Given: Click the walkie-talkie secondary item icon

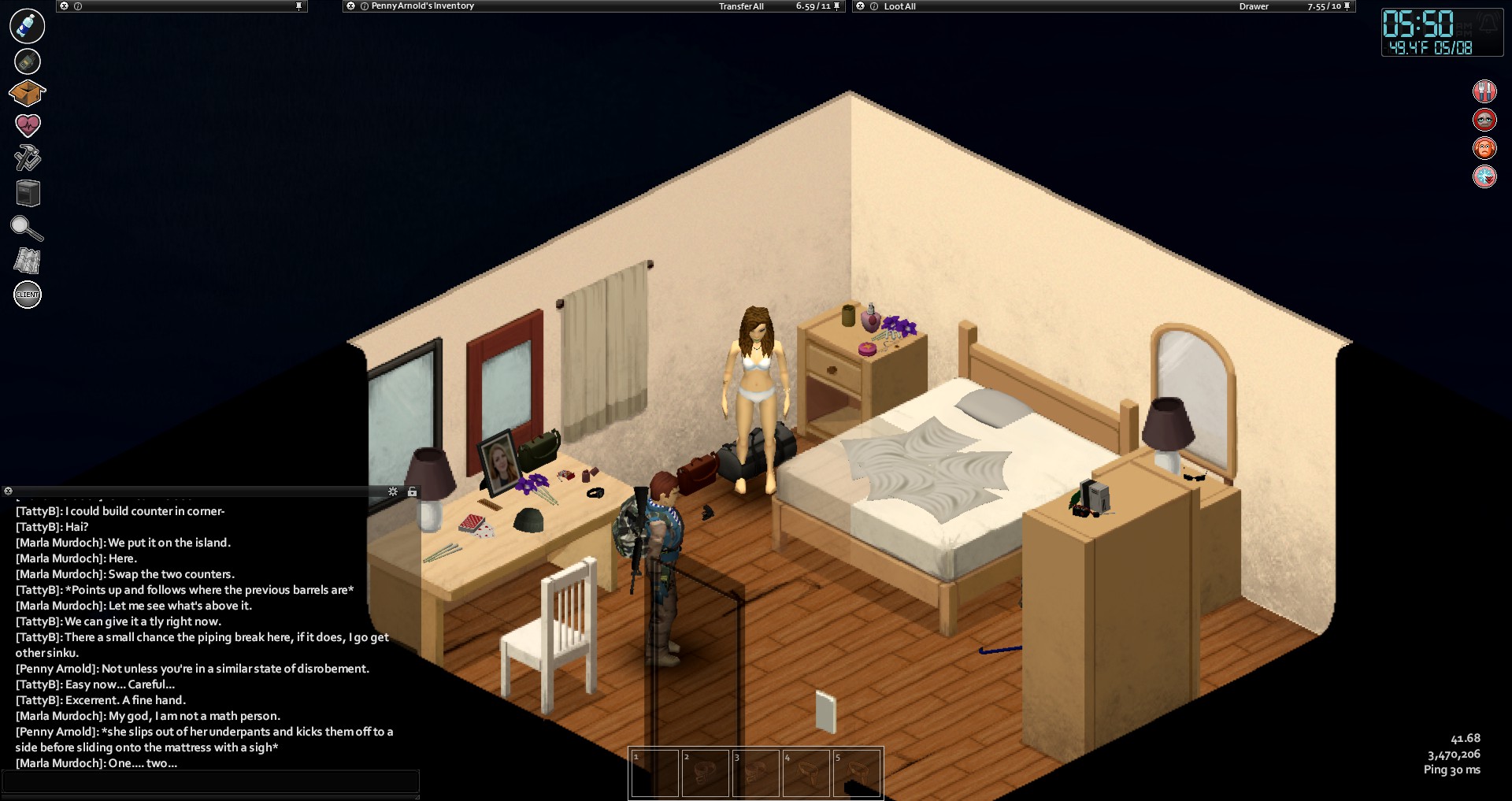Looking at the screenshot, I should pyautogui.click(x=28, y=61).
